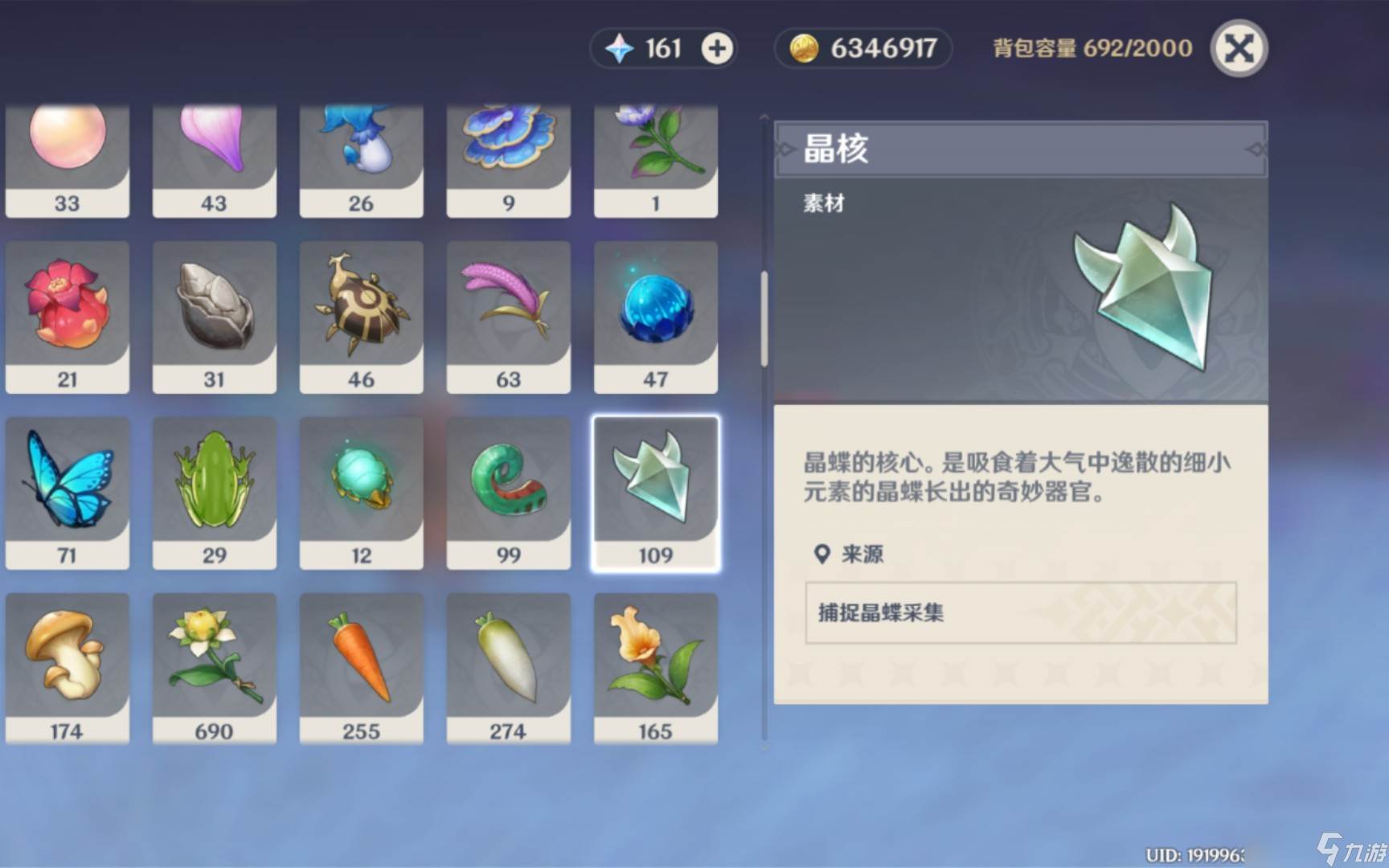
Task: Choose the Sweet Flower slot with 690
Action: point(214,668)
